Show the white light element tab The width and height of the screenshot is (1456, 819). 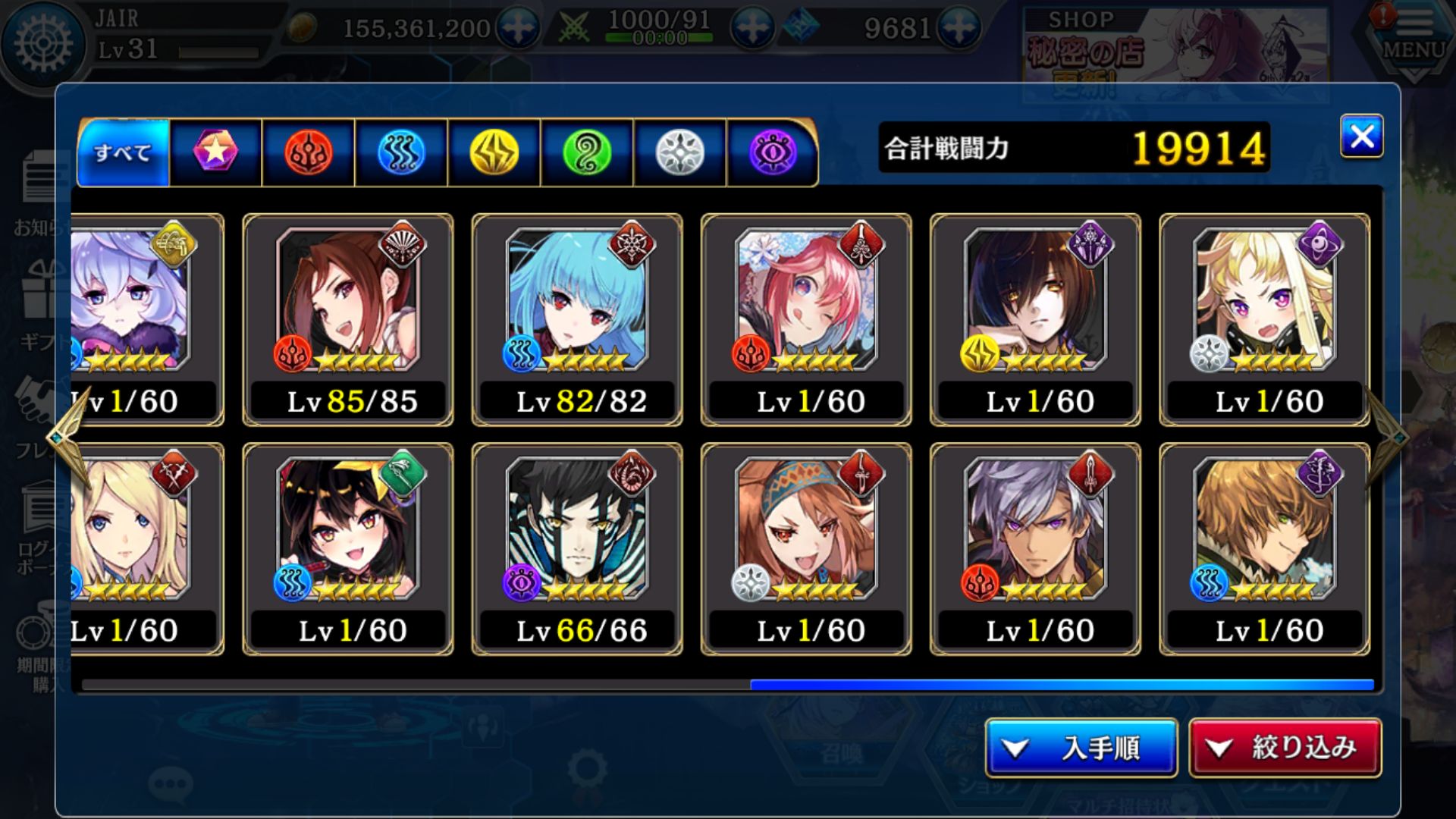pos(679,152)
